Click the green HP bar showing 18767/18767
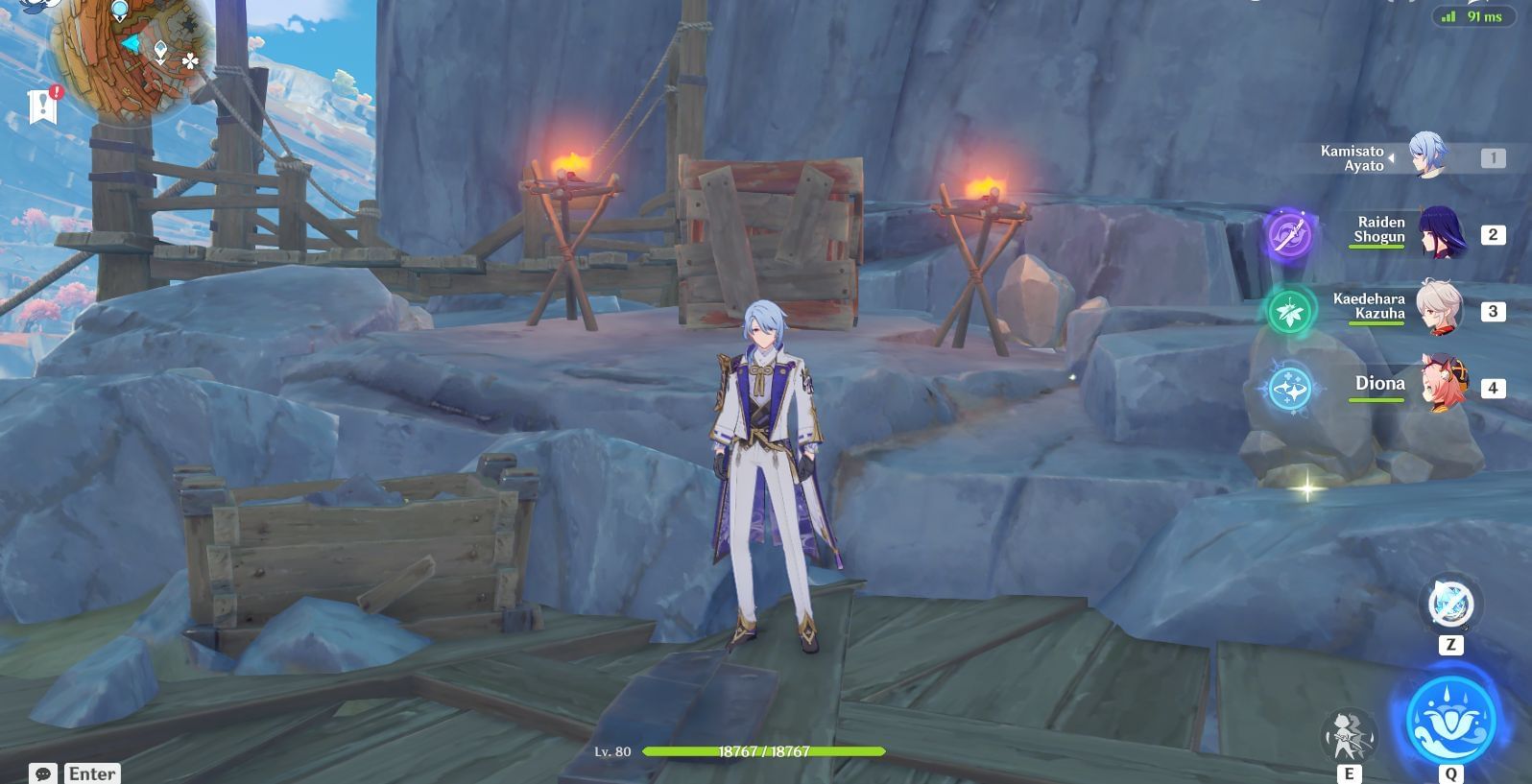This screenshot has height=784, width=1532. click(x=763, y=752)
